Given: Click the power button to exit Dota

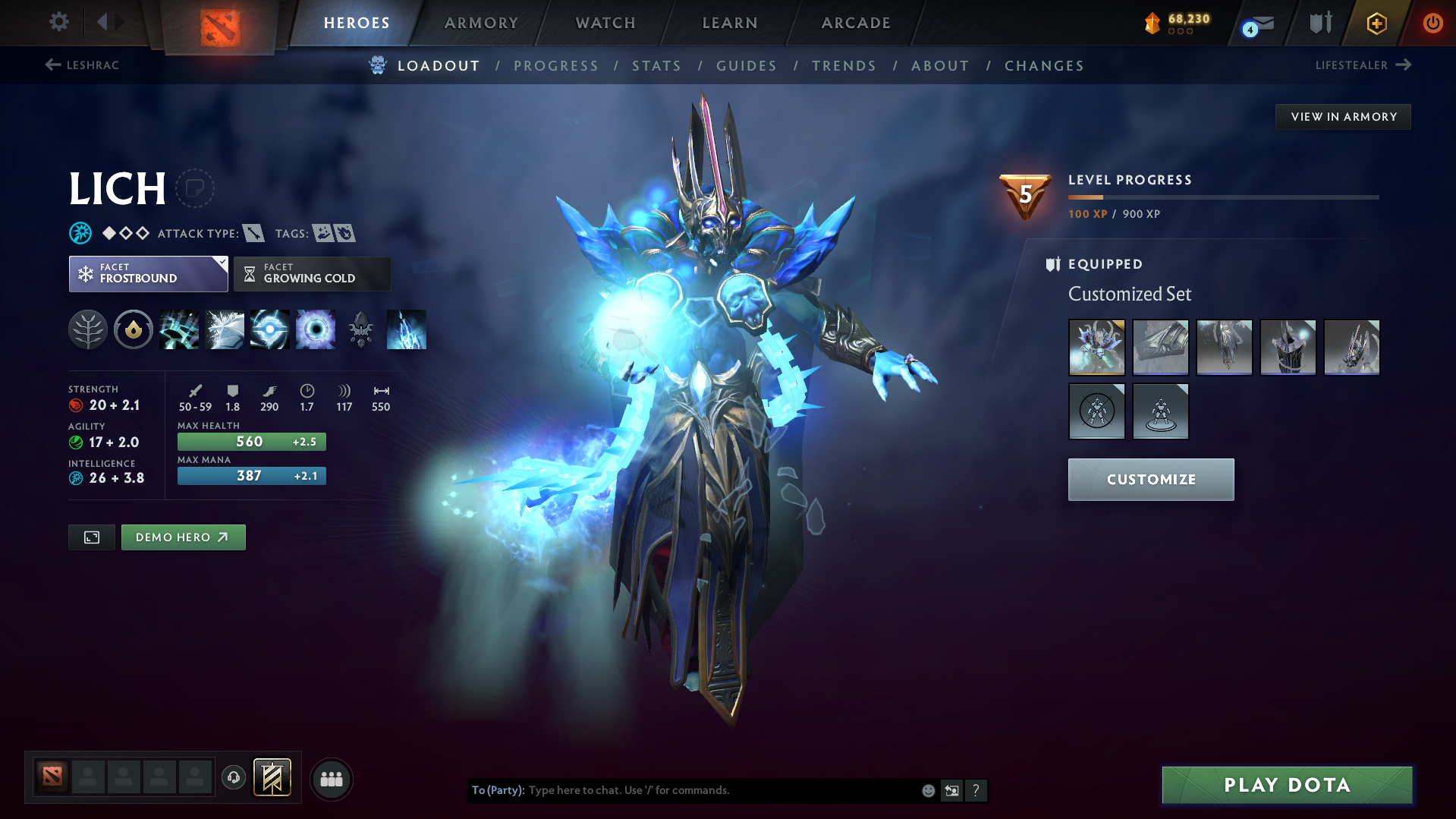Looking at the screenshot, I should pyautogui.click(x=1432, y=23).
